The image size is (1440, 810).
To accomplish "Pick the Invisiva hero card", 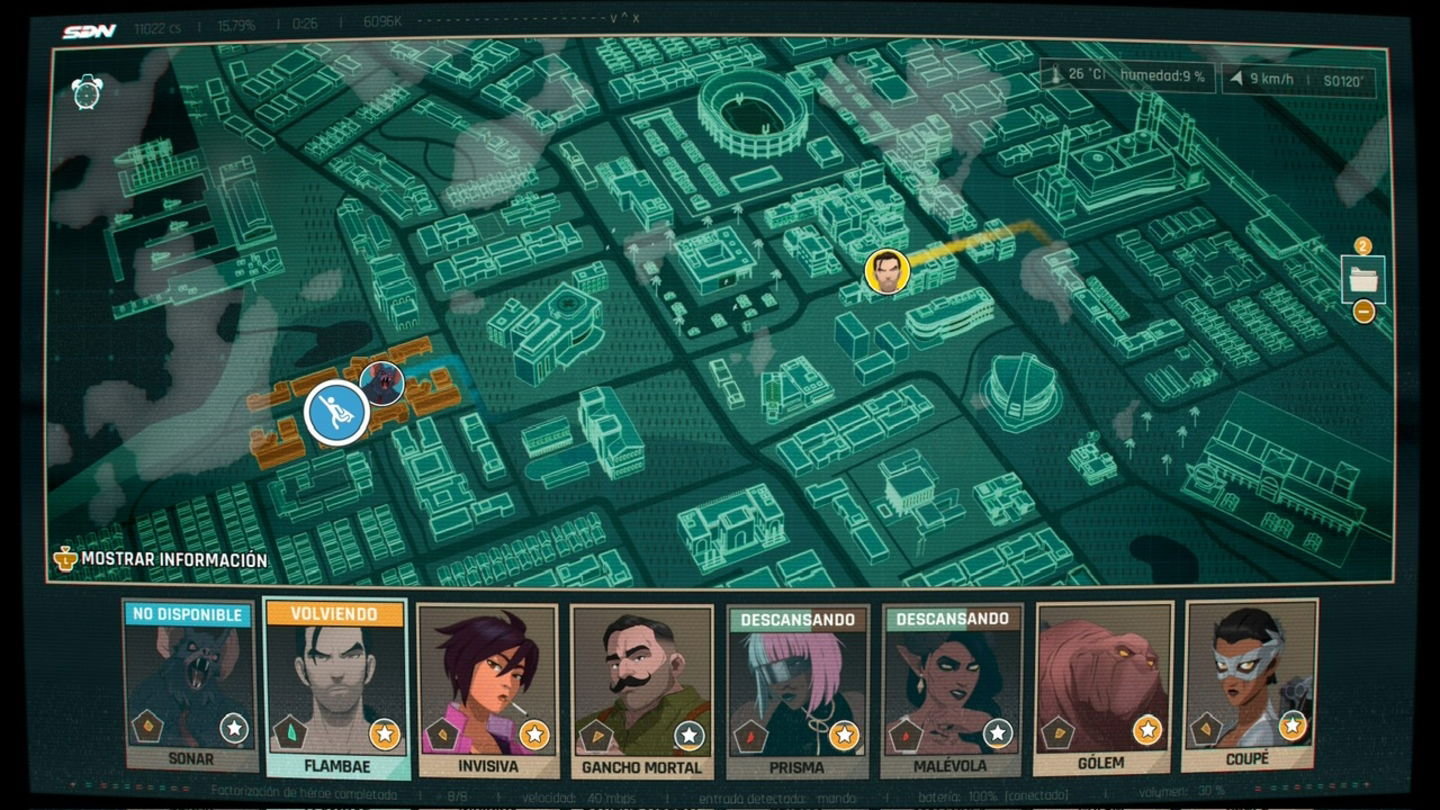I will point(488,690).
